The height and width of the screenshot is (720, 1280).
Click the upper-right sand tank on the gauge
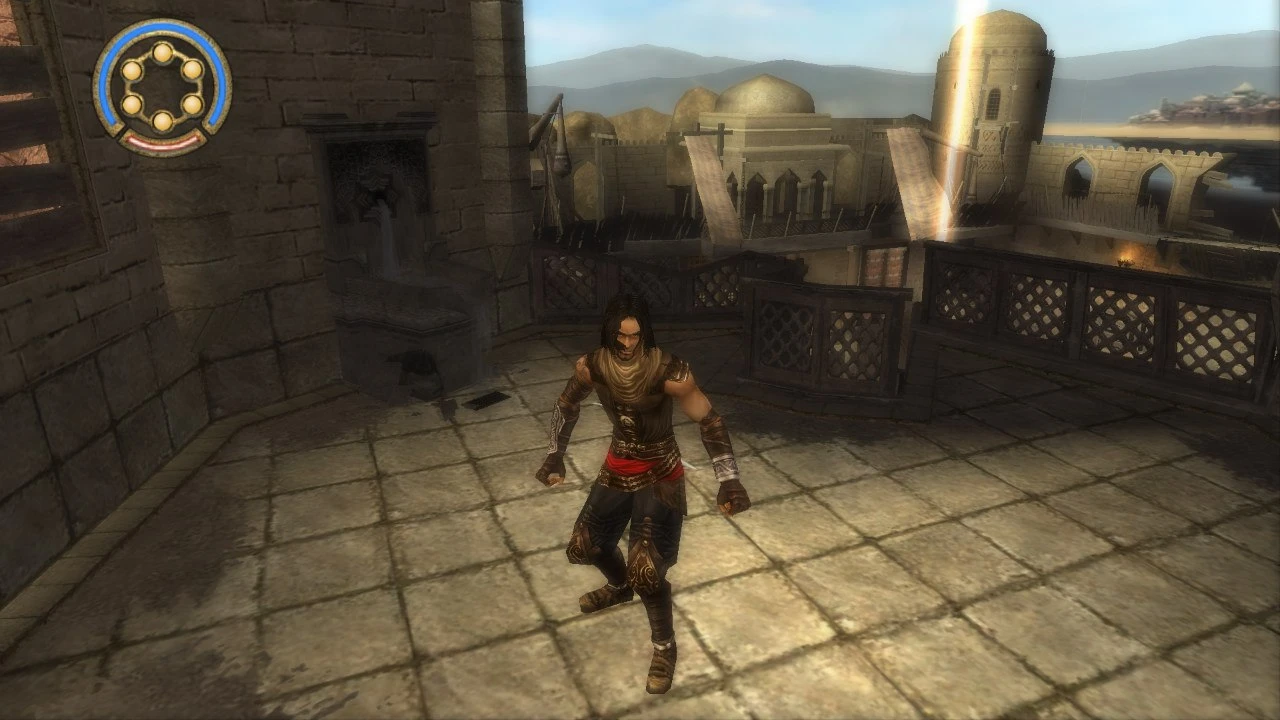192,71
